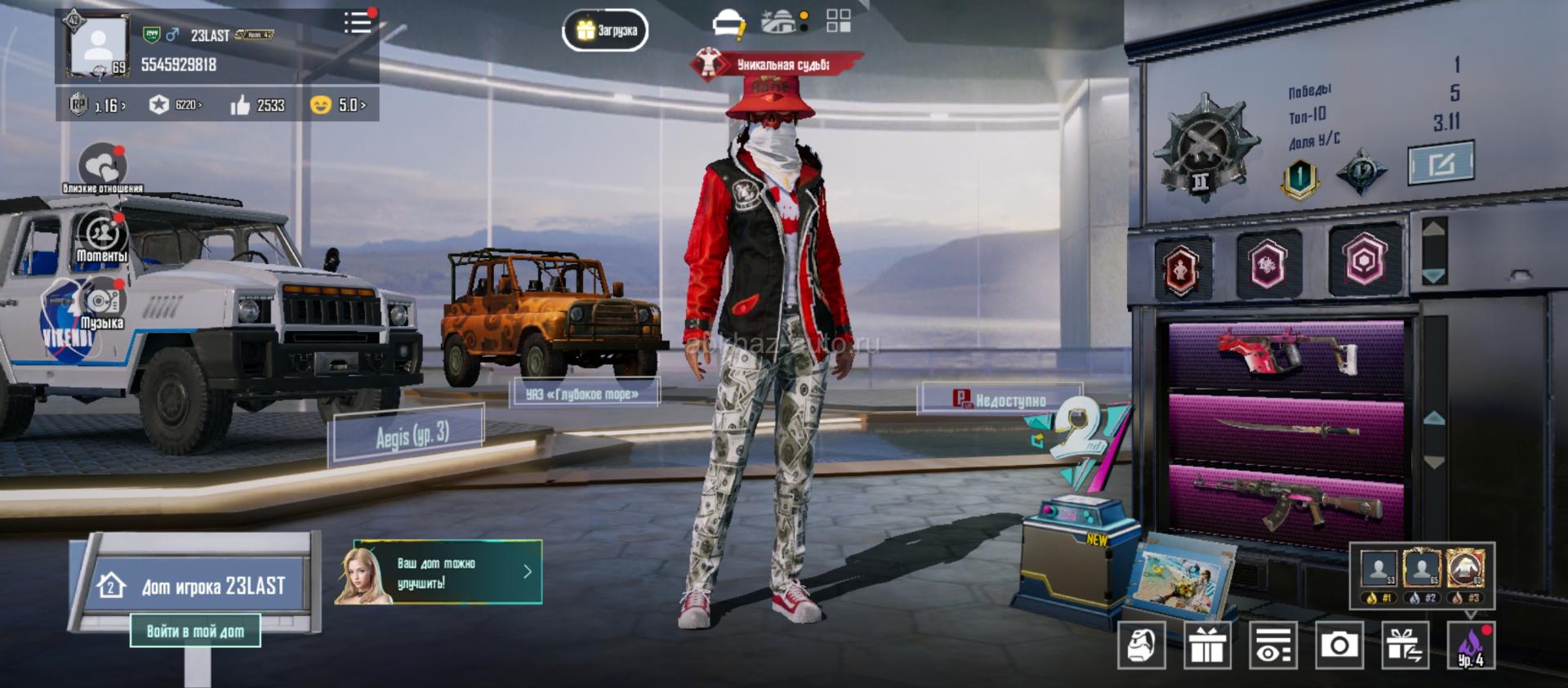
Task: Select the machete melee skin slot
Action: 1286,427
